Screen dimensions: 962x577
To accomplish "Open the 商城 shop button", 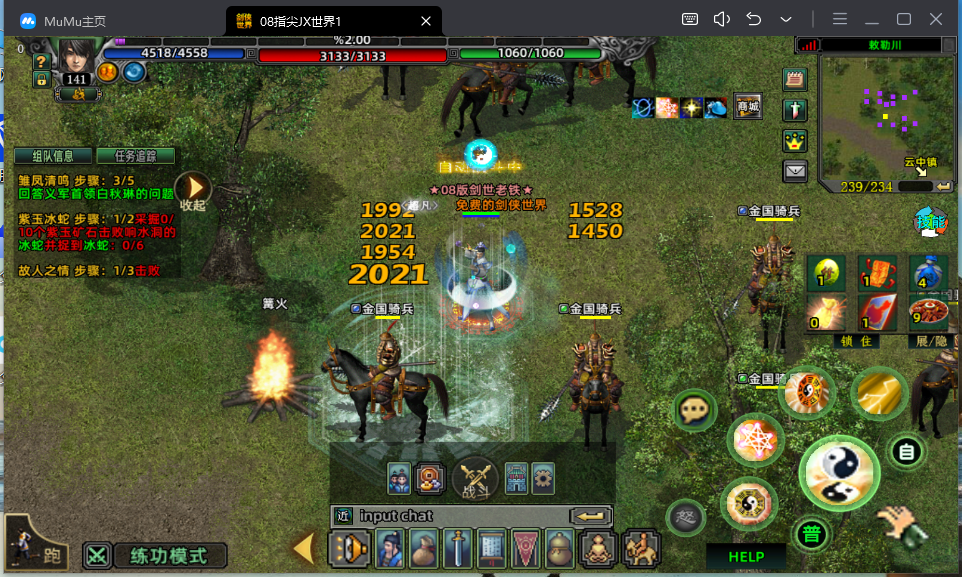I will pos(747,107).
